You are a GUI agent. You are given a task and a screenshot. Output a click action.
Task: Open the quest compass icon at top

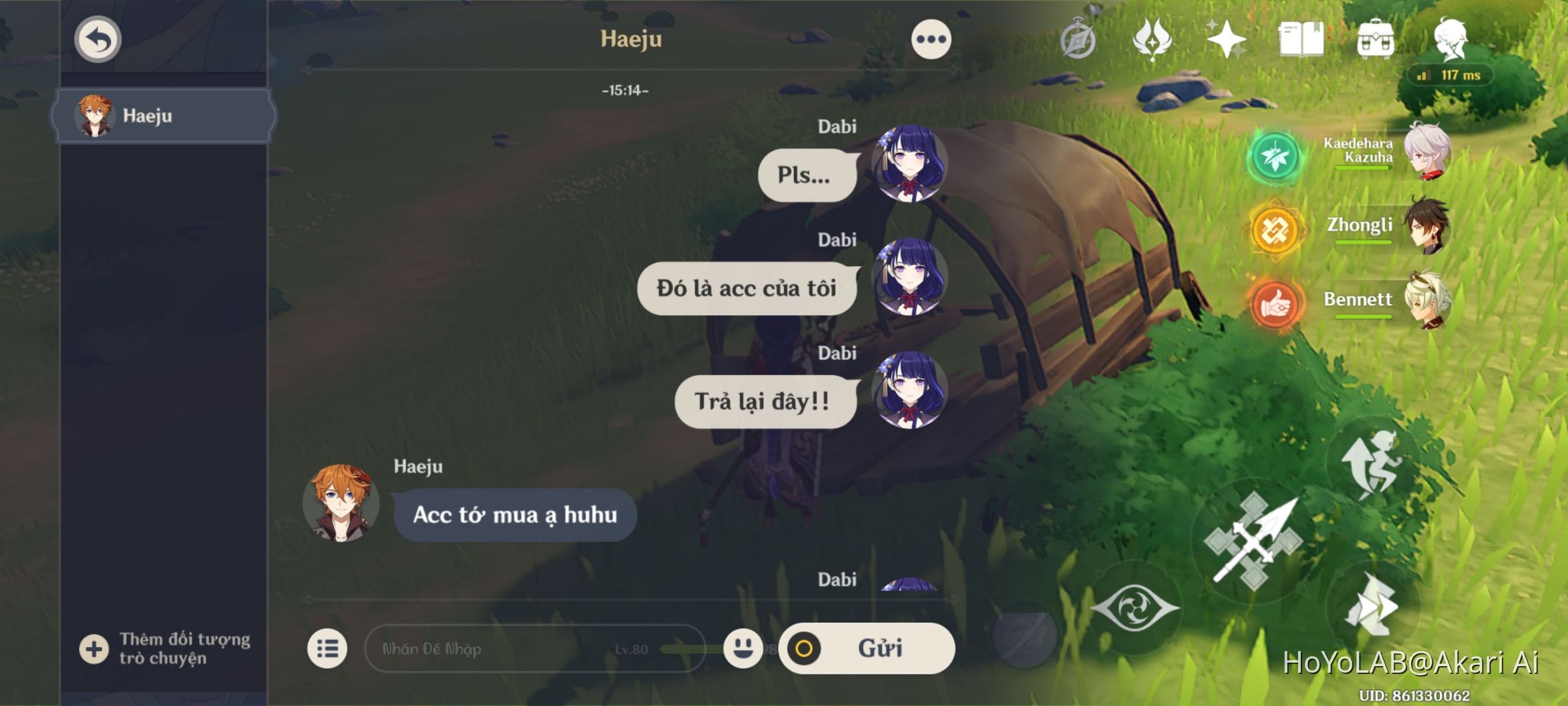click(1076, 41)
